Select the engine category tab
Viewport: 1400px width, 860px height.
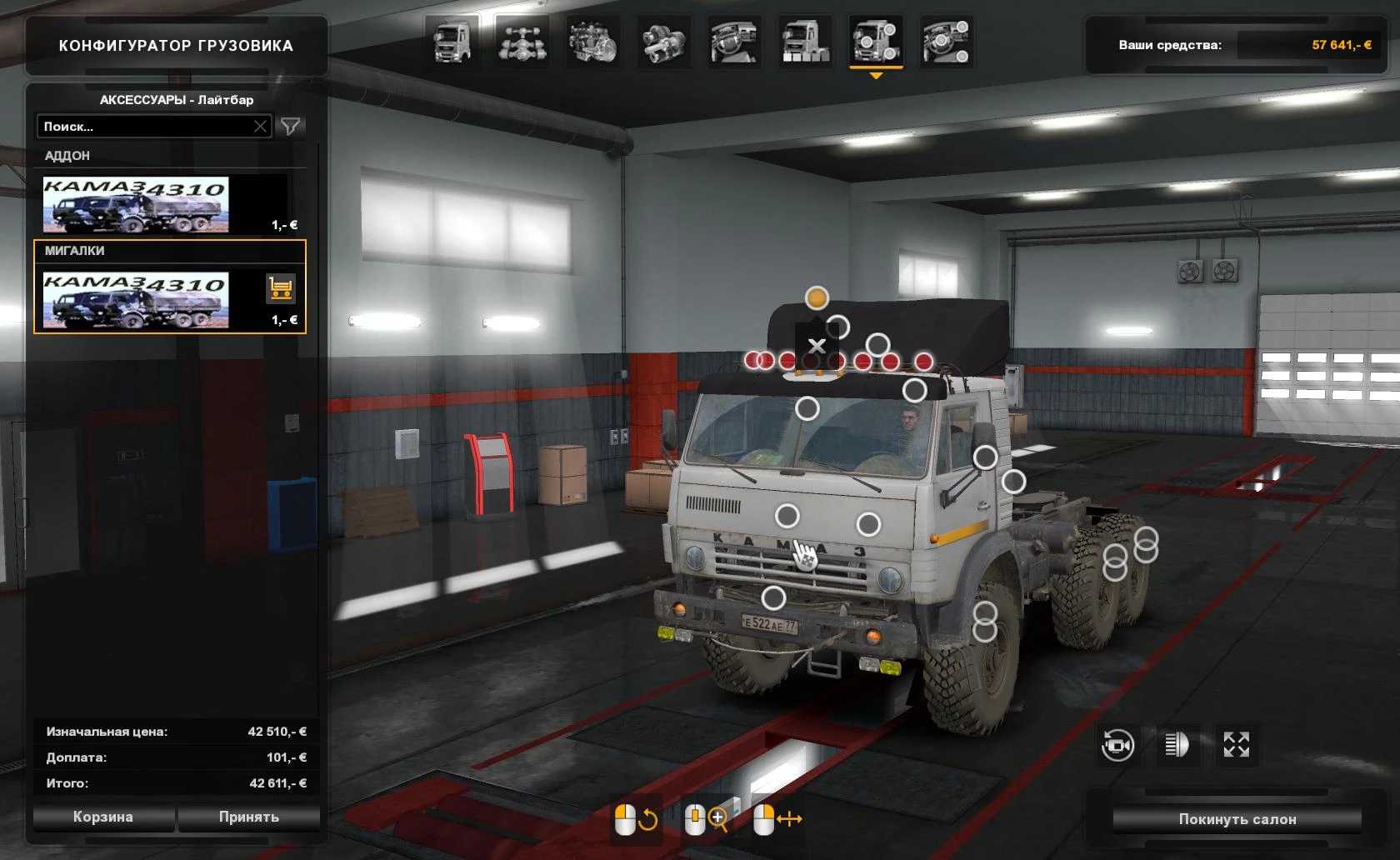pos(592,42)
